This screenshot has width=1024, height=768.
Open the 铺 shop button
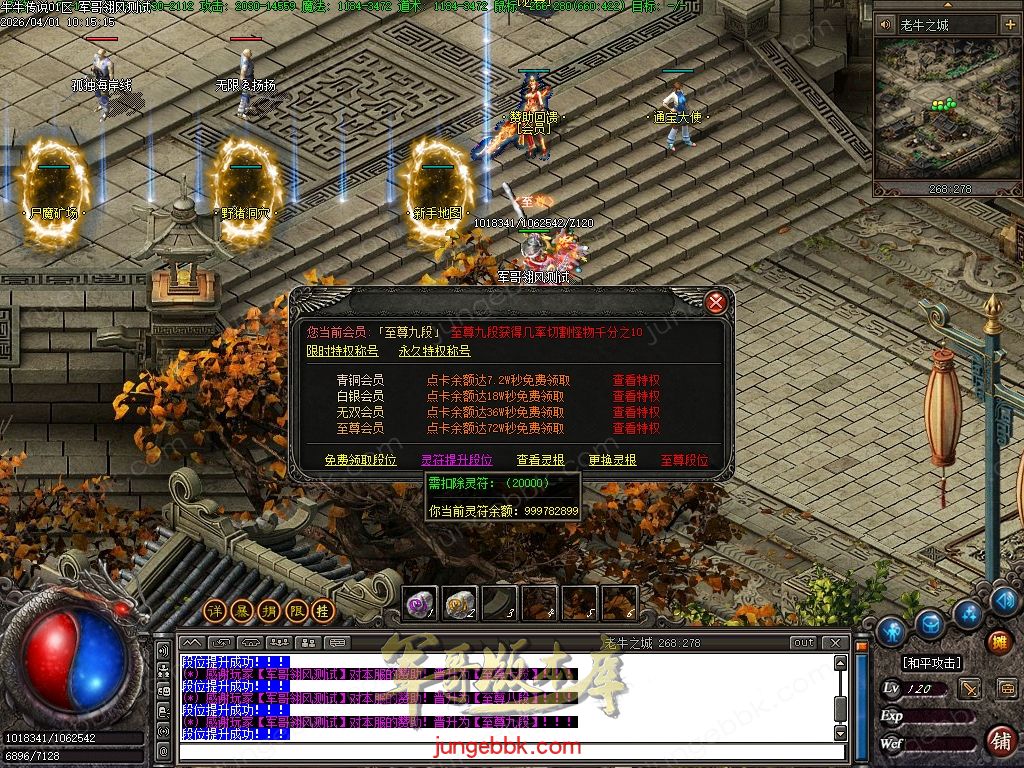pos(999,741)
